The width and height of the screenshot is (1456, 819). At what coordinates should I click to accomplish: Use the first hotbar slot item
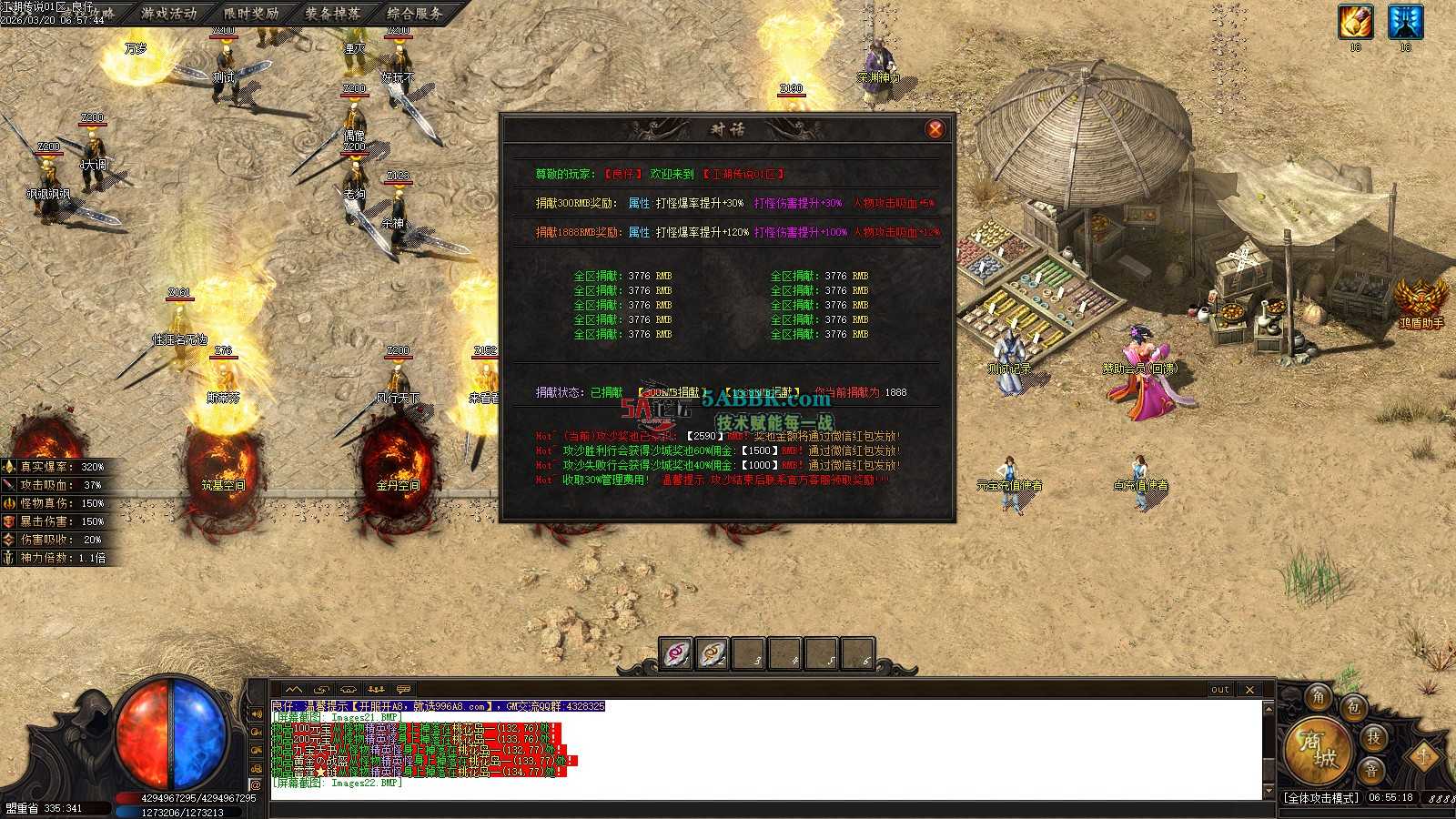click(676, 653)
